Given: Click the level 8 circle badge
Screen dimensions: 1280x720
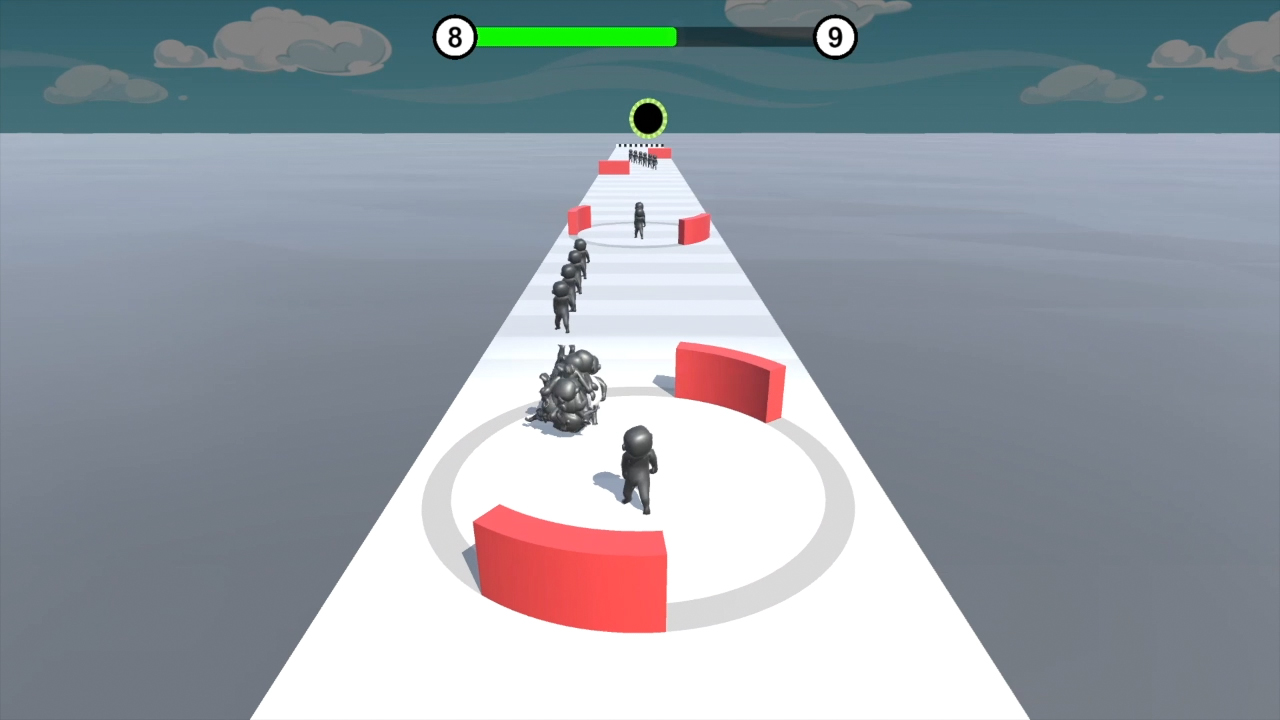Looking at the screenshot, I should (455, 37).
